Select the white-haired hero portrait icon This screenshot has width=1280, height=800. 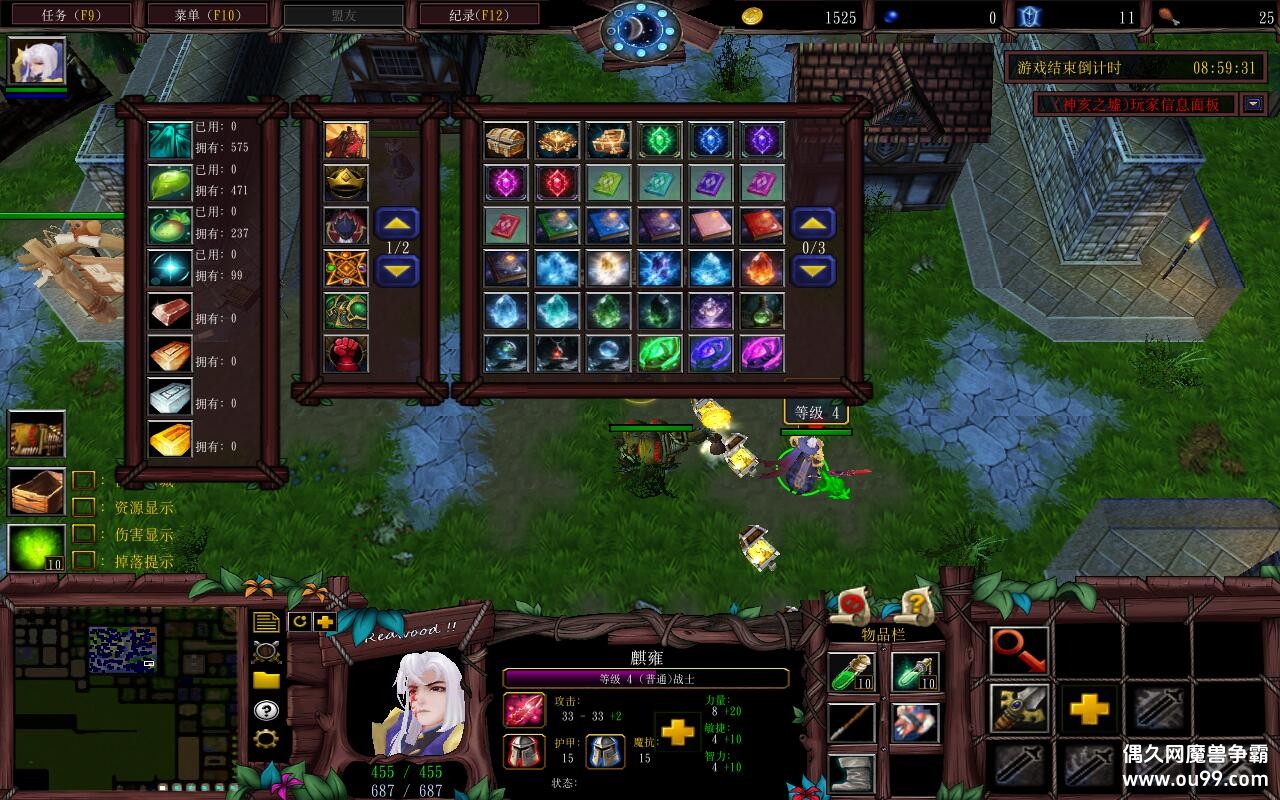coord(37,62)
